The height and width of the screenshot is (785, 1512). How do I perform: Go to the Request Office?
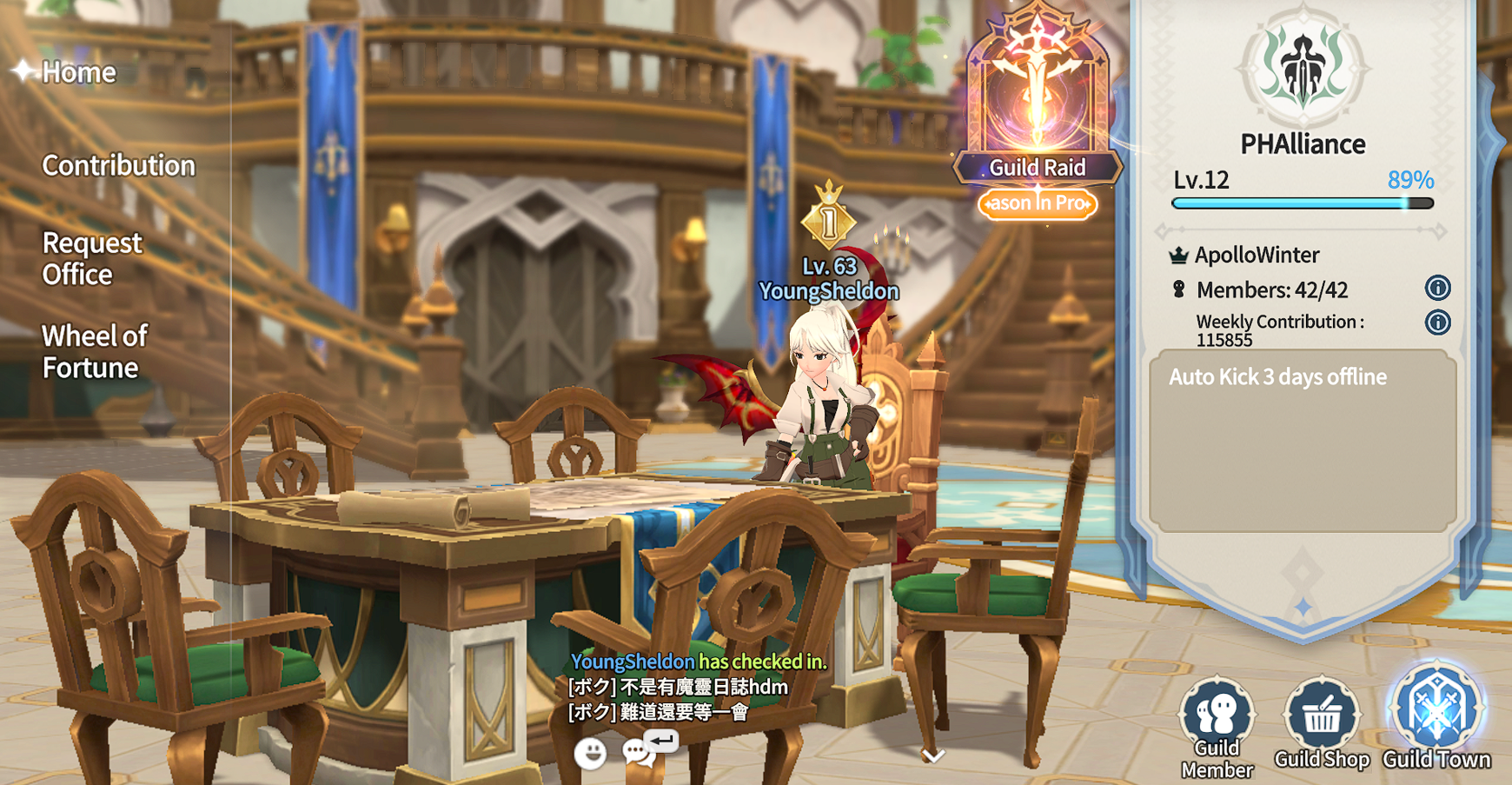pos(91,258)
